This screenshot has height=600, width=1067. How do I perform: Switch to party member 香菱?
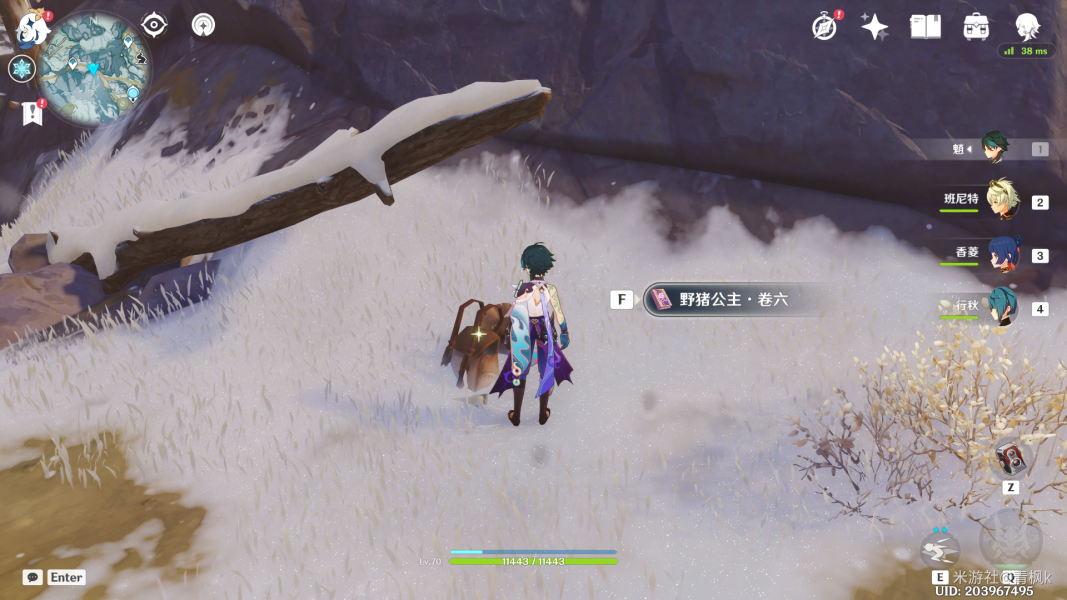tap(1001, 254)
